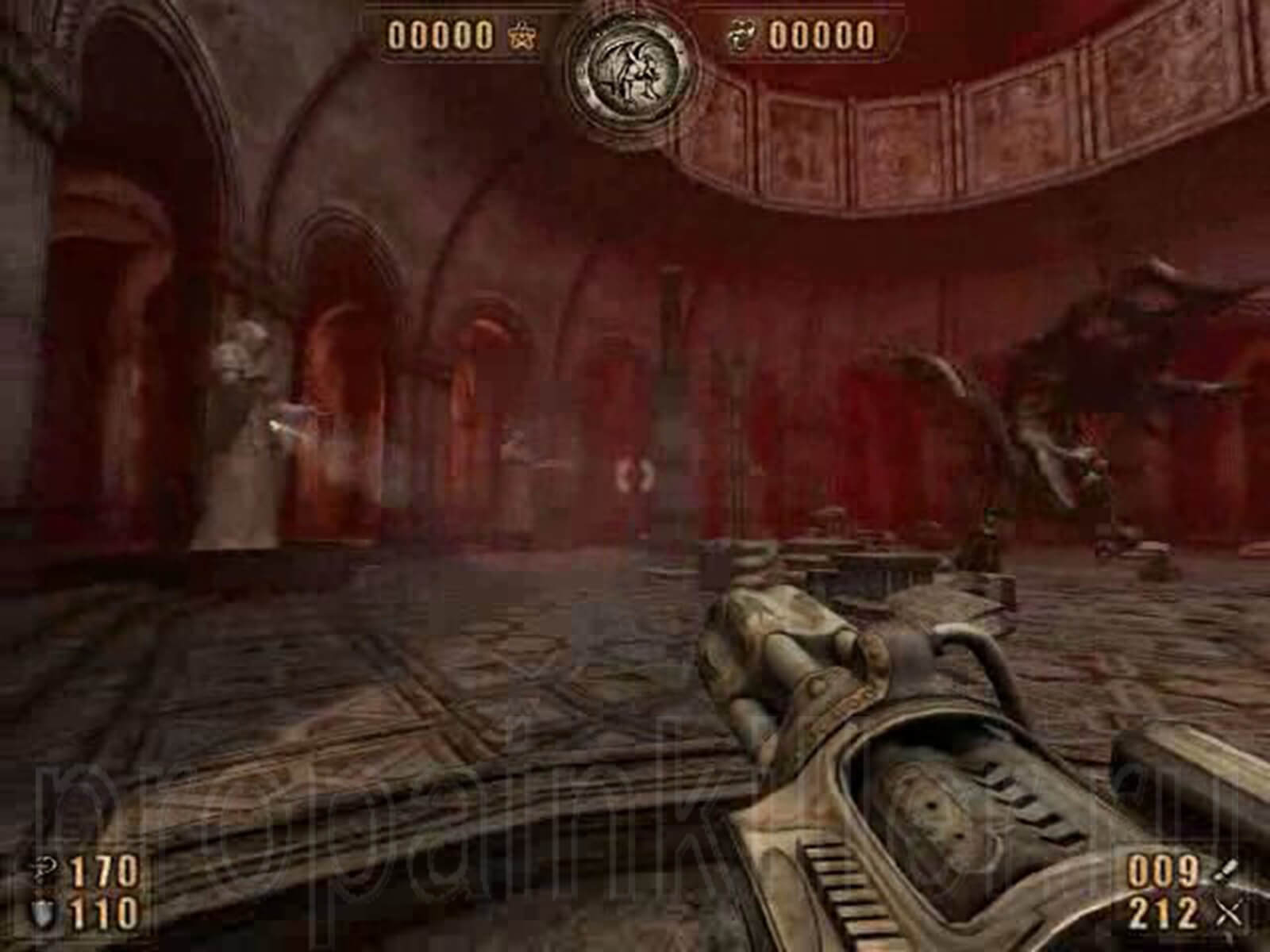
Task: Toggle the right 00000 gold counter display
Action: [x=823, y=34]
